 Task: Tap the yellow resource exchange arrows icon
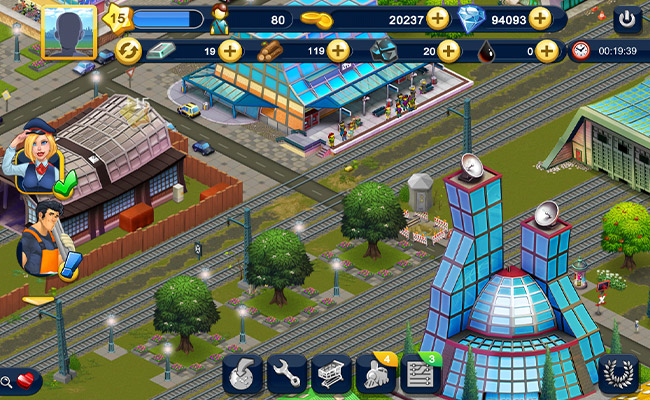tap(128, 50)
